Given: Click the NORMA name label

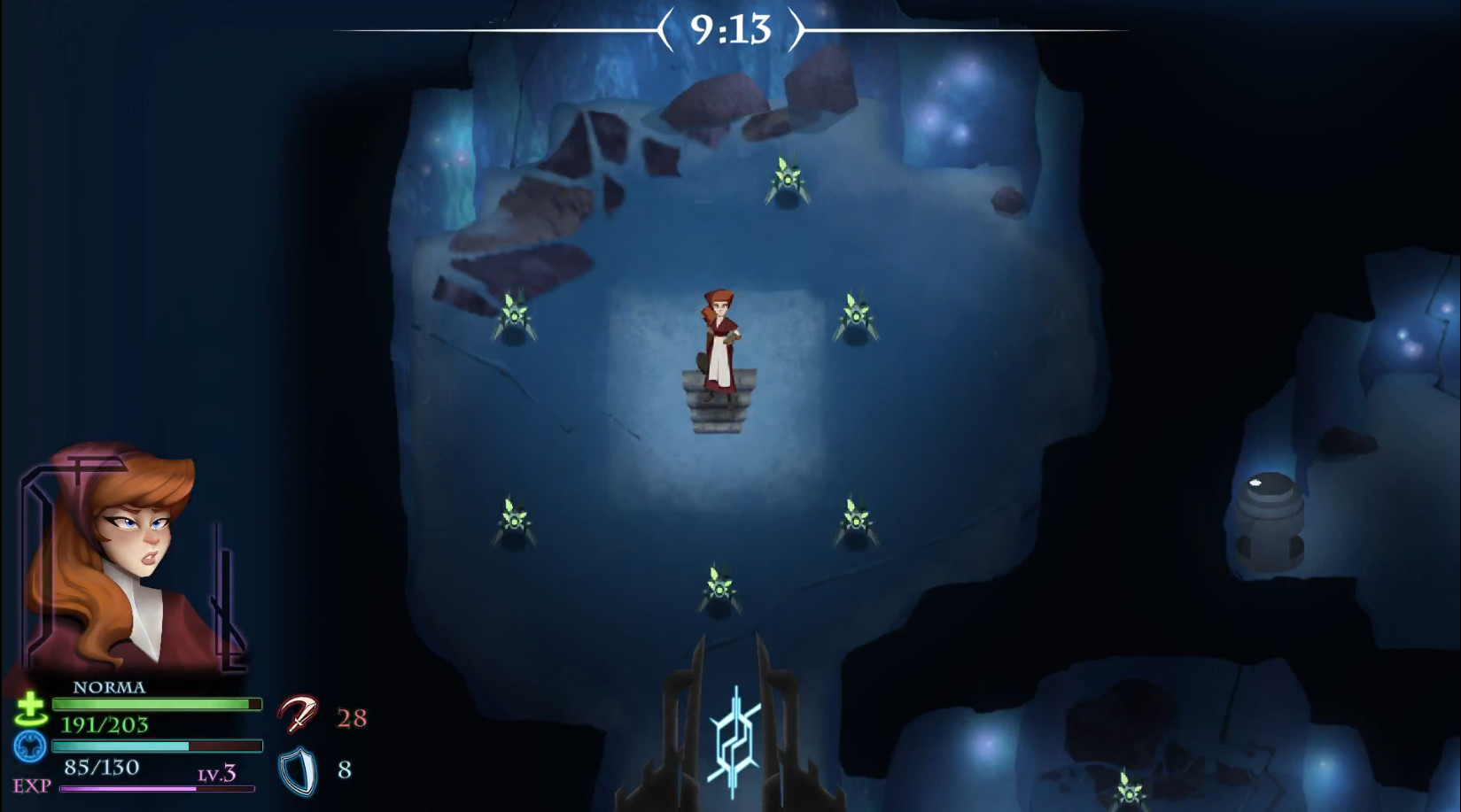Looking at the screenshot, I should click(108, 687).
